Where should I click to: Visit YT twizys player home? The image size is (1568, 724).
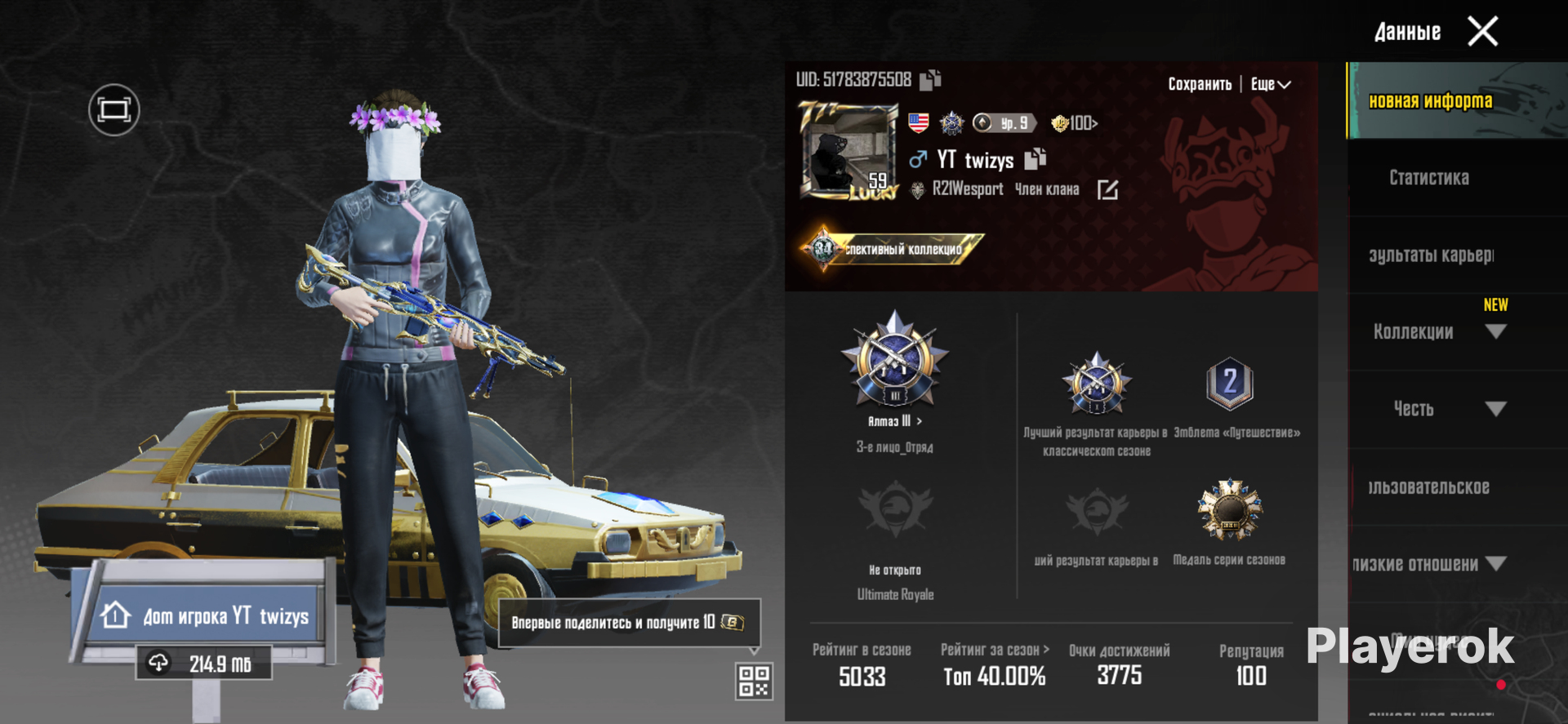click(x=204, y=615)
